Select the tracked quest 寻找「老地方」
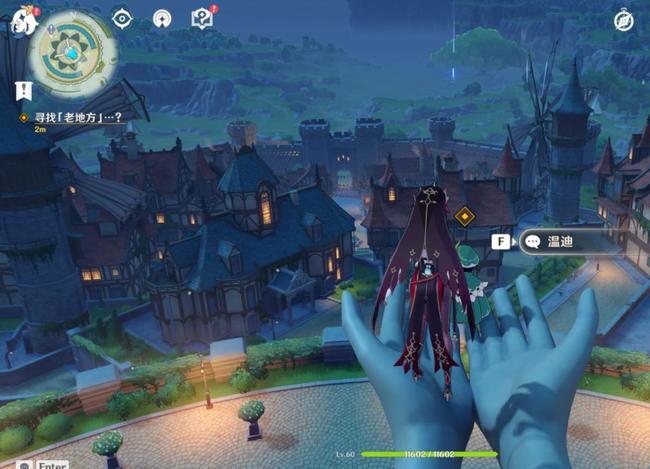The height and width of the screenshot is (469, 650). (x=70, y=117)
